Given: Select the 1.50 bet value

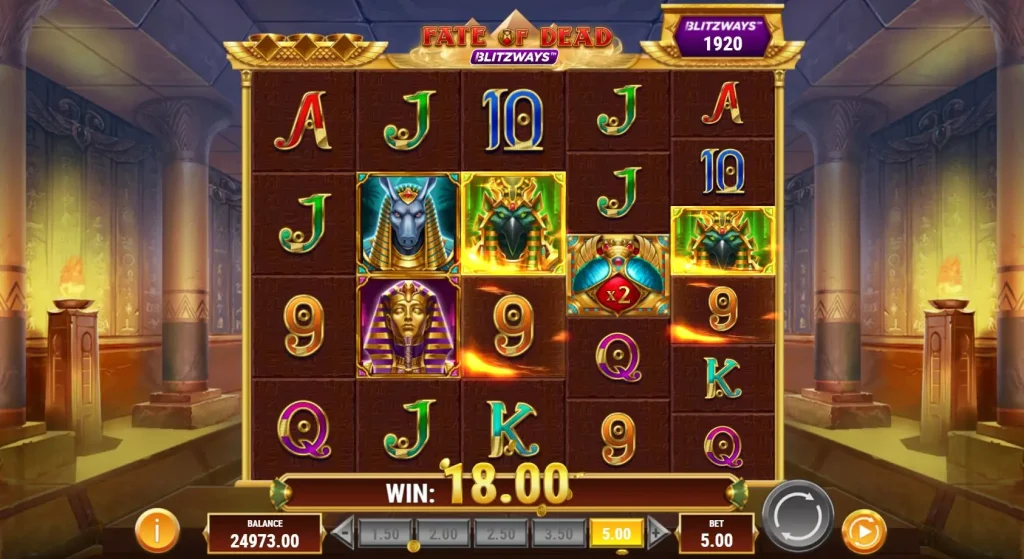Looking at the screenshot, I should click(x=385, y=532).
